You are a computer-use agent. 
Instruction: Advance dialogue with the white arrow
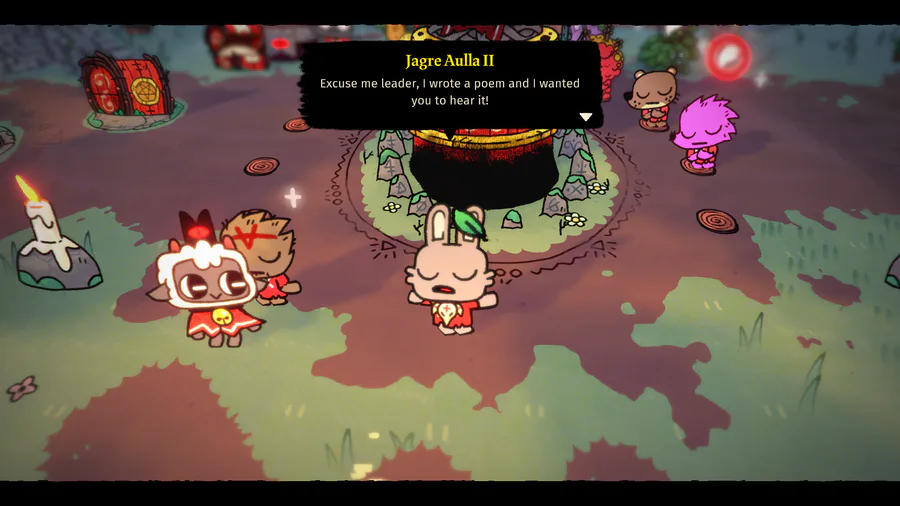[x=586, y=117]
